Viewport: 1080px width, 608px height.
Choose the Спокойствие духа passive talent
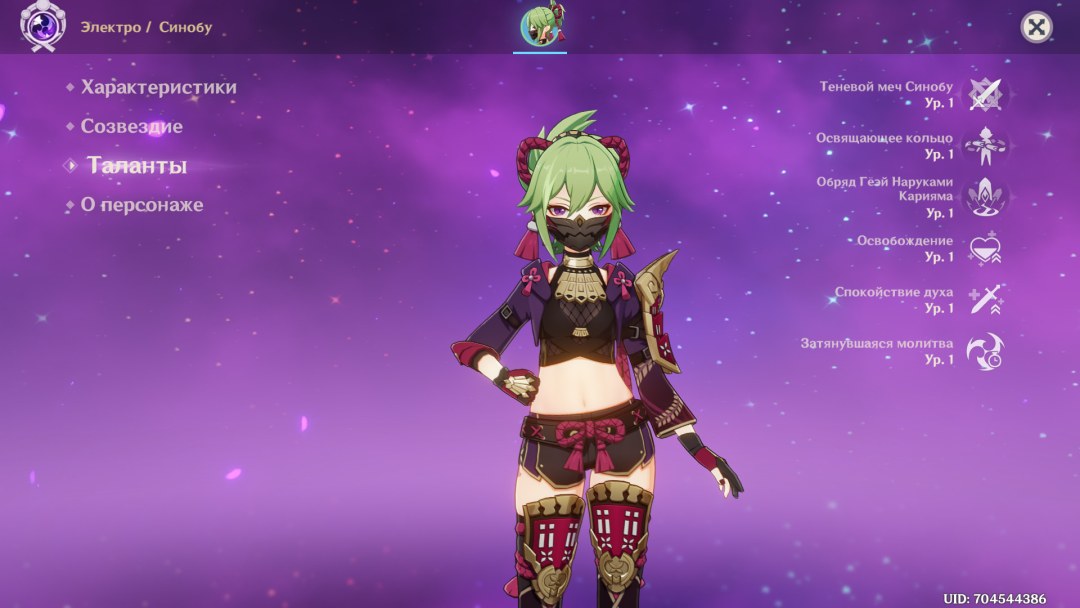985,300
